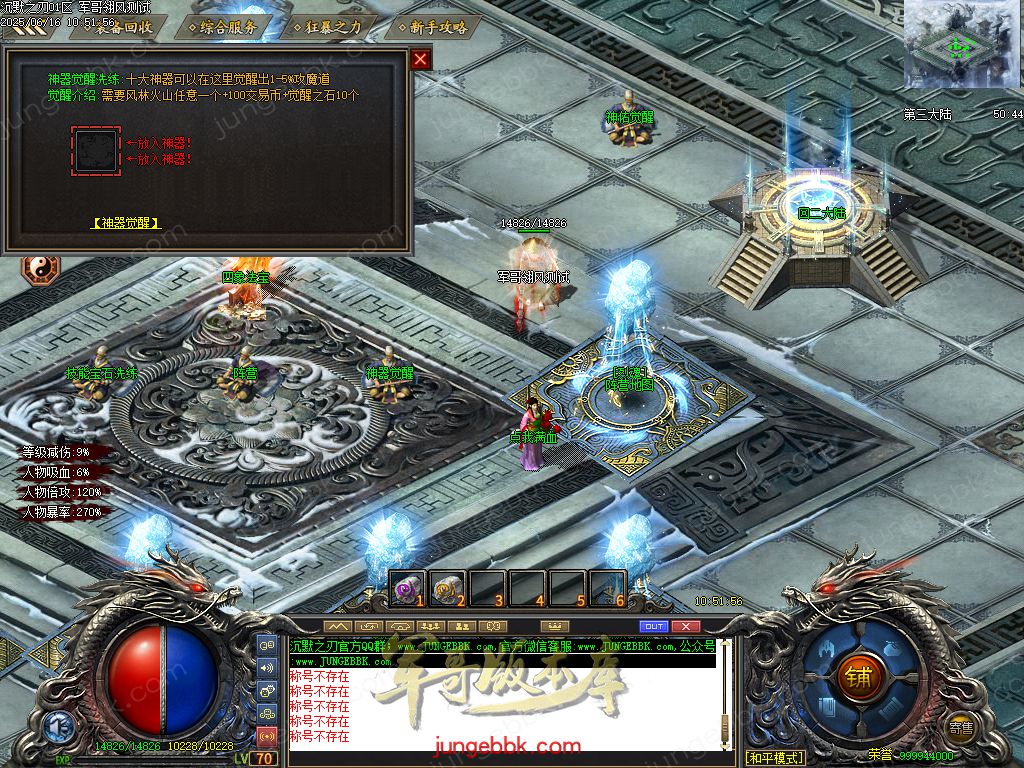Select the item in hotbar slot 6
The image size is (1024, 768).
pyautogui.click(x=607, y=588)
